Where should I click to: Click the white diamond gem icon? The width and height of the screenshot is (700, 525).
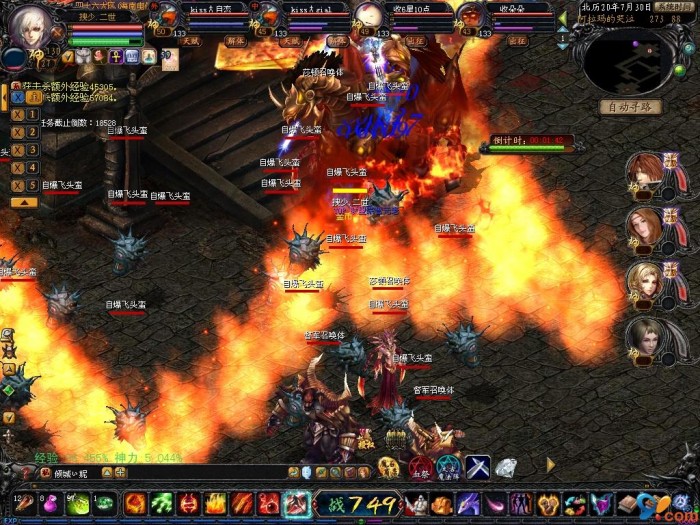506,467
